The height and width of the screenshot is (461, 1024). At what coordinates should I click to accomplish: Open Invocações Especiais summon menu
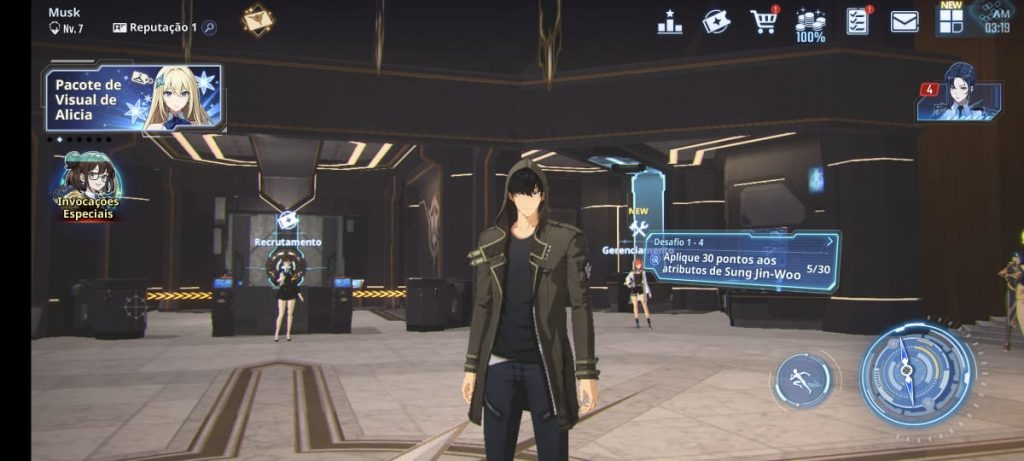[89, 187]
